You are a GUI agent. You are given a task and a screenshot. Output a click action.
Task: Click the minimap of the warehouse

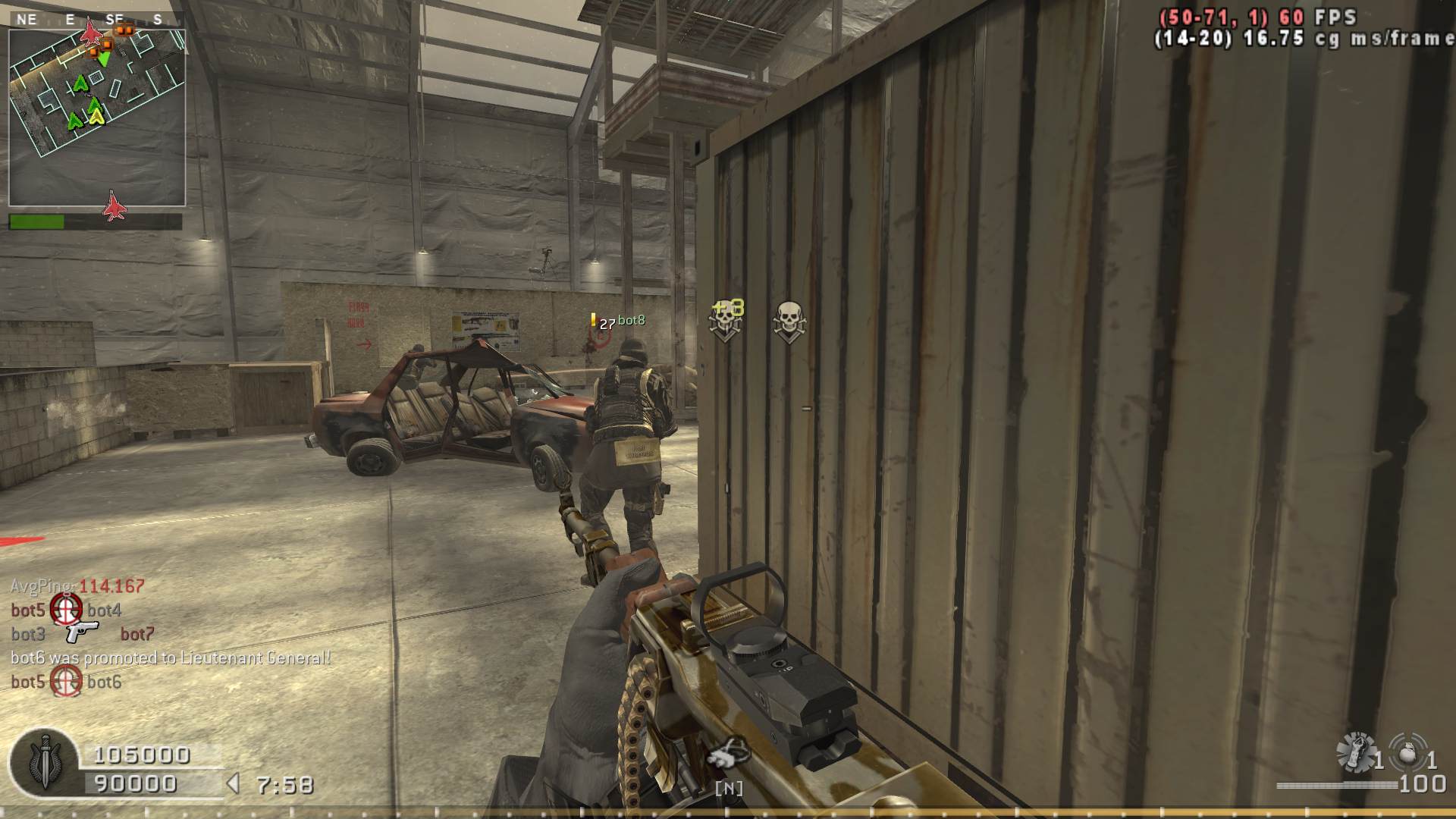(97, 118)
